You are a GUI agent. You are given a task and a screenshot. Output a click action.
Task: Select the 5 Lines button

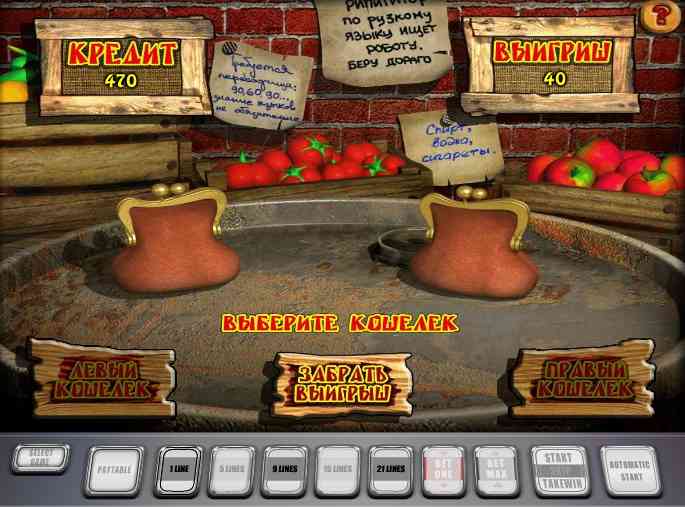tap(231, 470)
